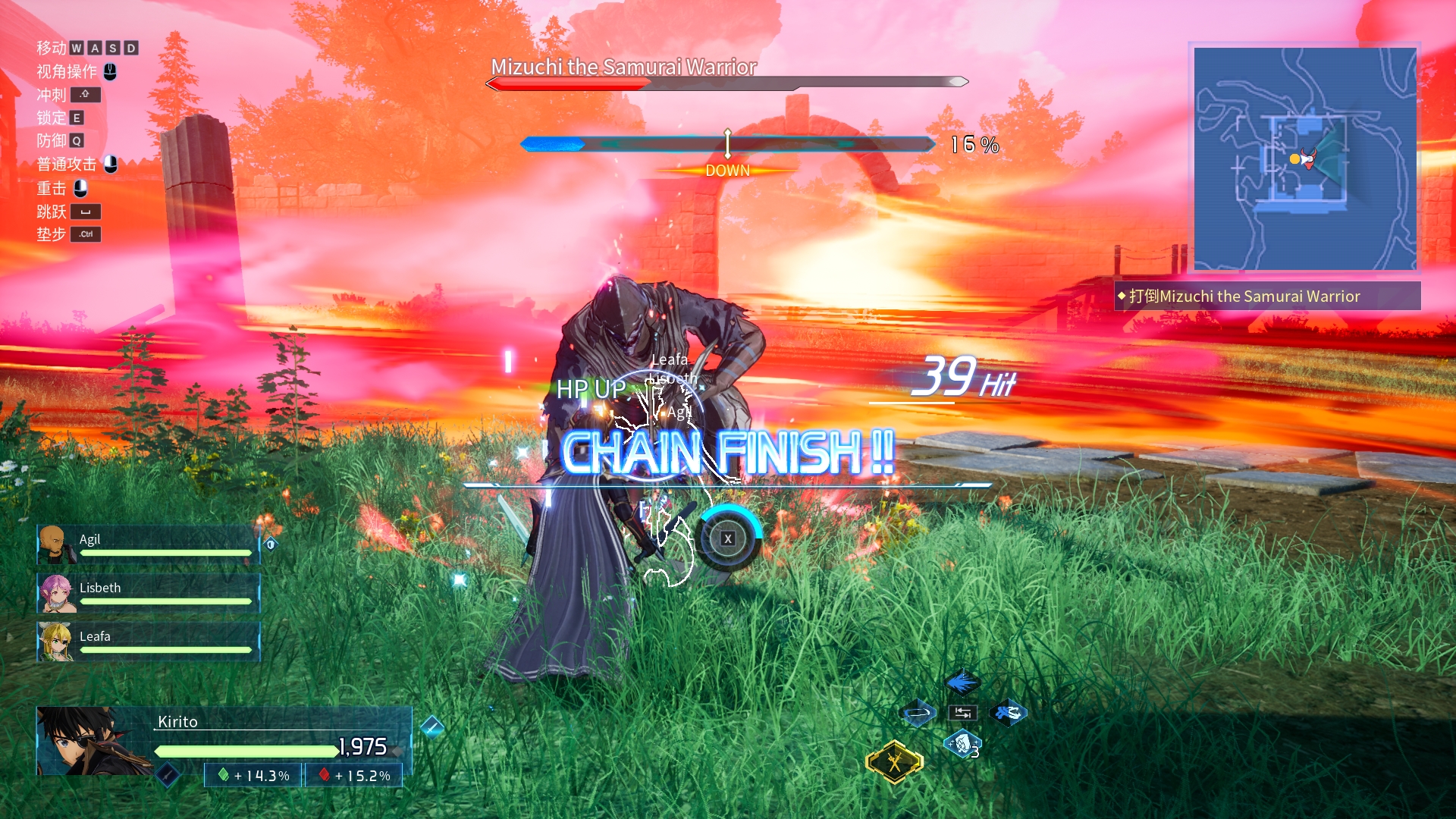Activate the golden crossed swords ultimate icon

click(895, 761)
